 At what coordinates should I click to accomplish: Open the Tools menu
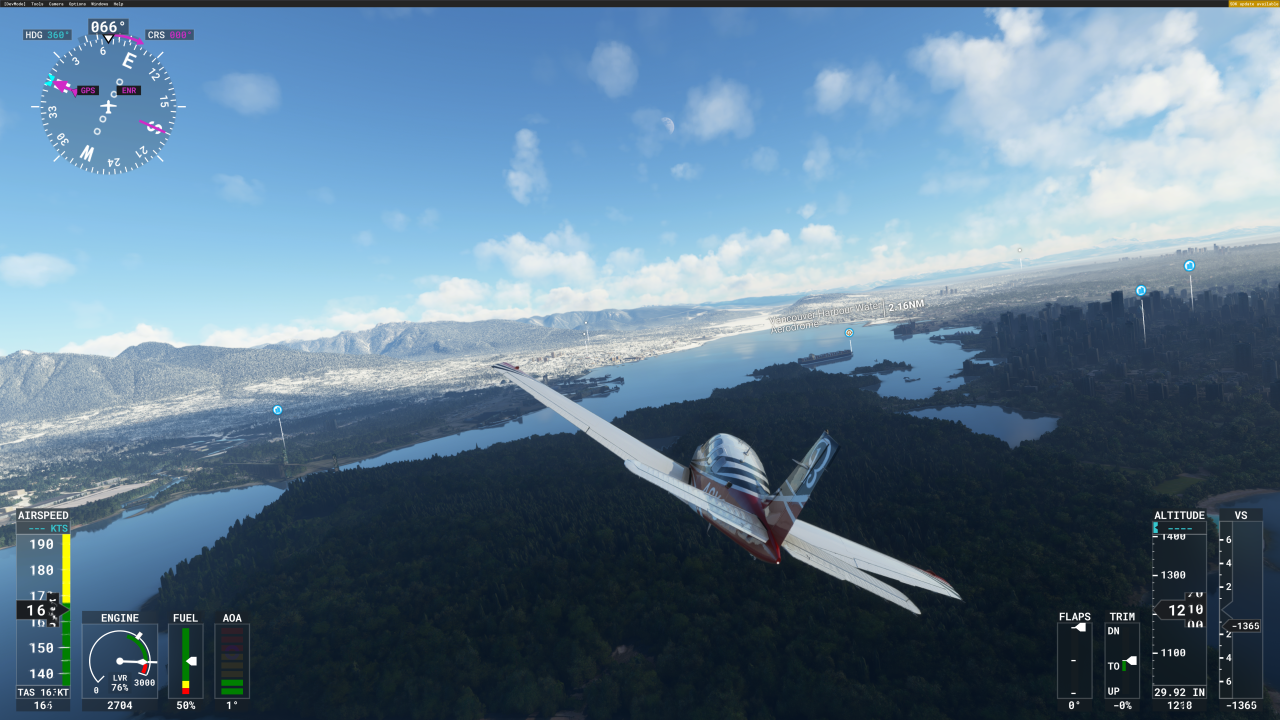[34, 4]
